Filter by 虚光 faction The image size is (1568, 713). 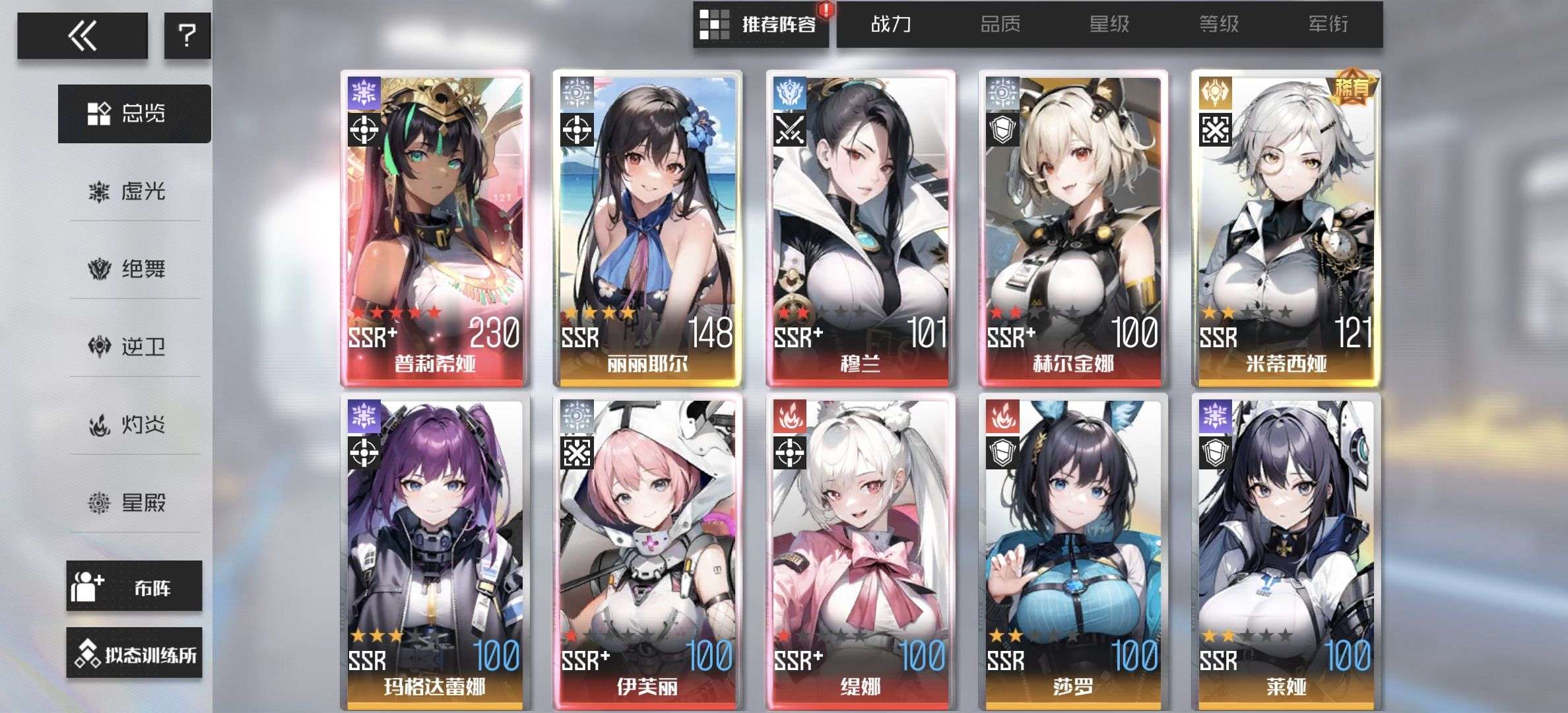tap(135, 192)
